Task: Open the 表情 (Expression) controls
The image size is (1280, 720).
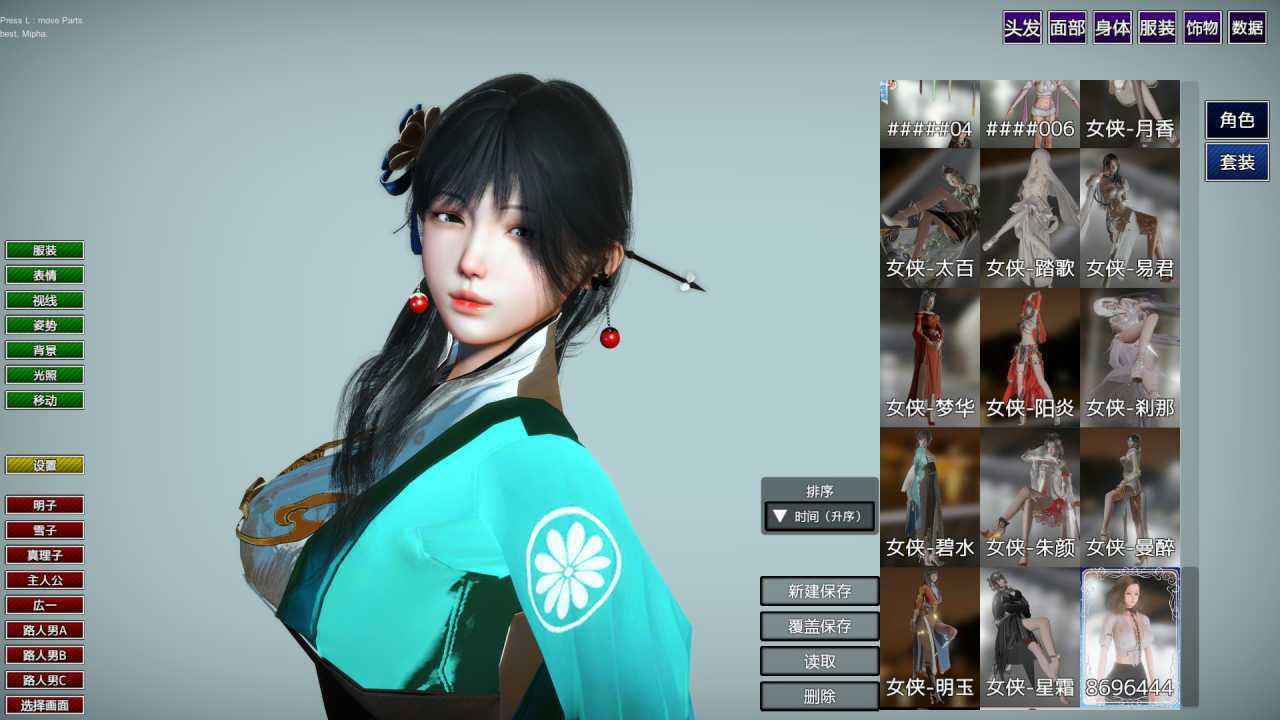Action: 44,274
